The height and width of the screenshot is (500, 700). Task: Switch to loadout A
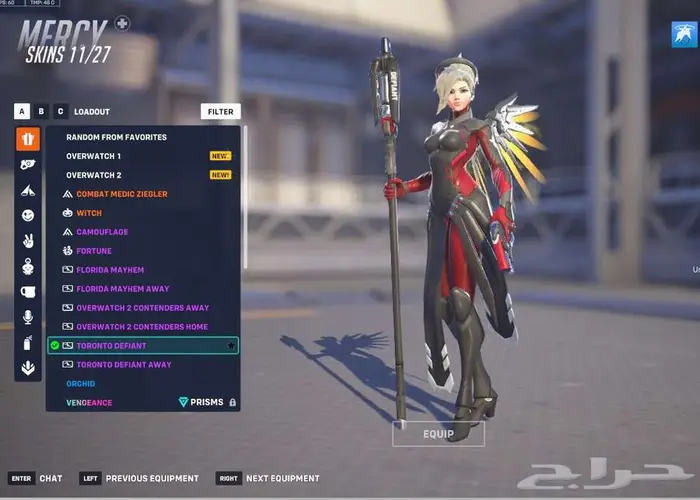[22, 111]
